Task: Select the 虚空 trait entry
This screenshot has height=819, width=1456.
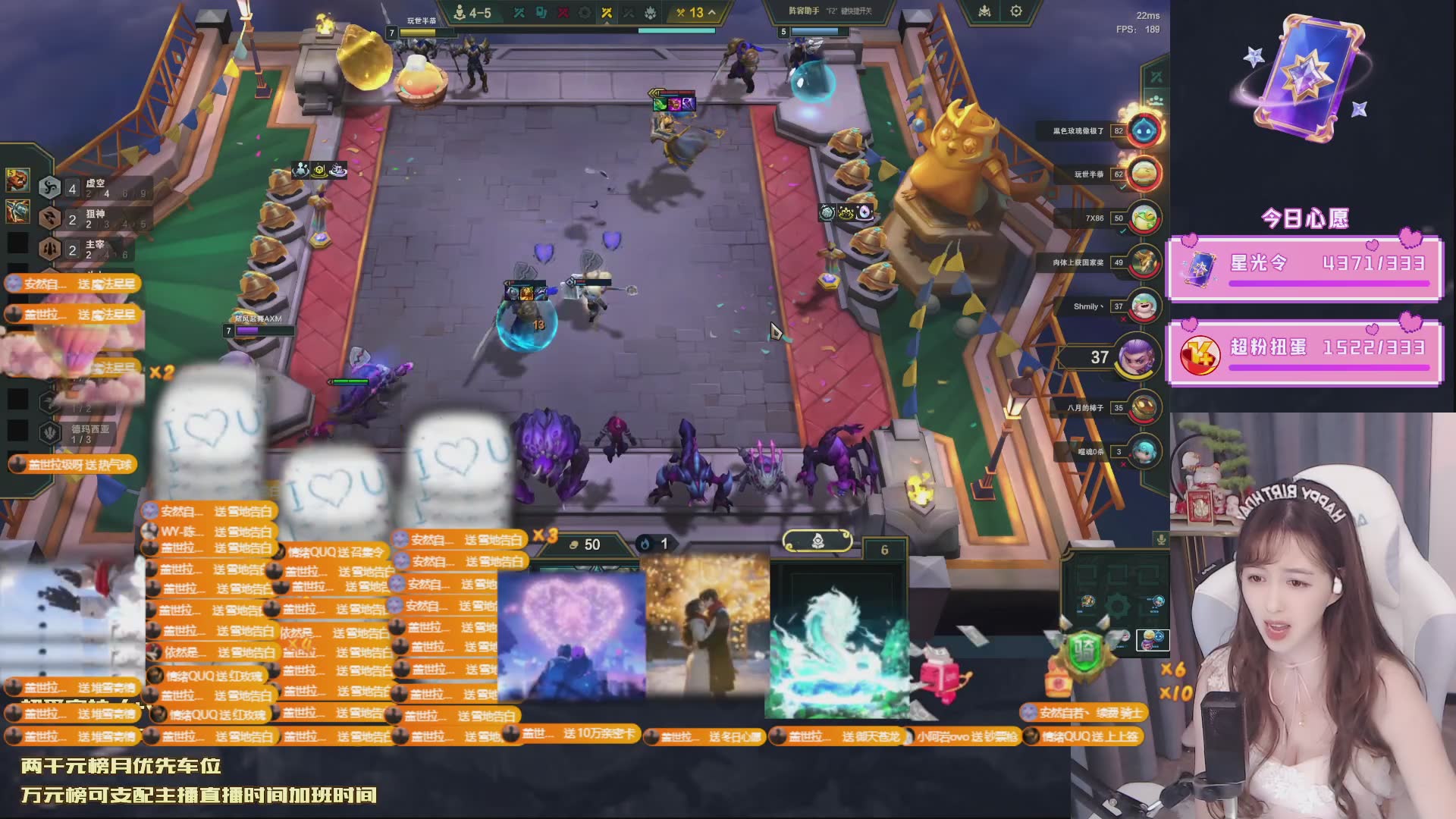Action: tap(95, 187)
